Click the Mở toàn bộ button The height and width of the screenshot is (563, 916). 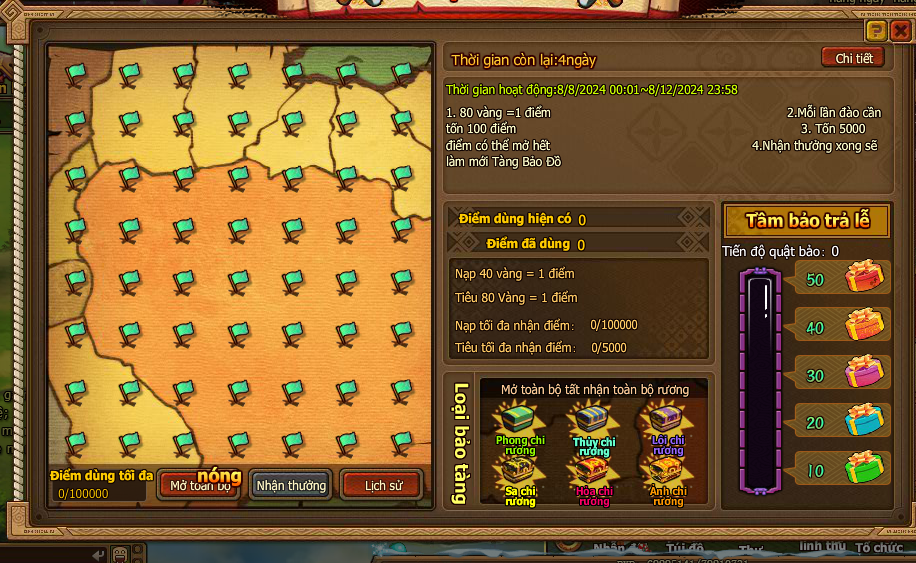(200, 486)
